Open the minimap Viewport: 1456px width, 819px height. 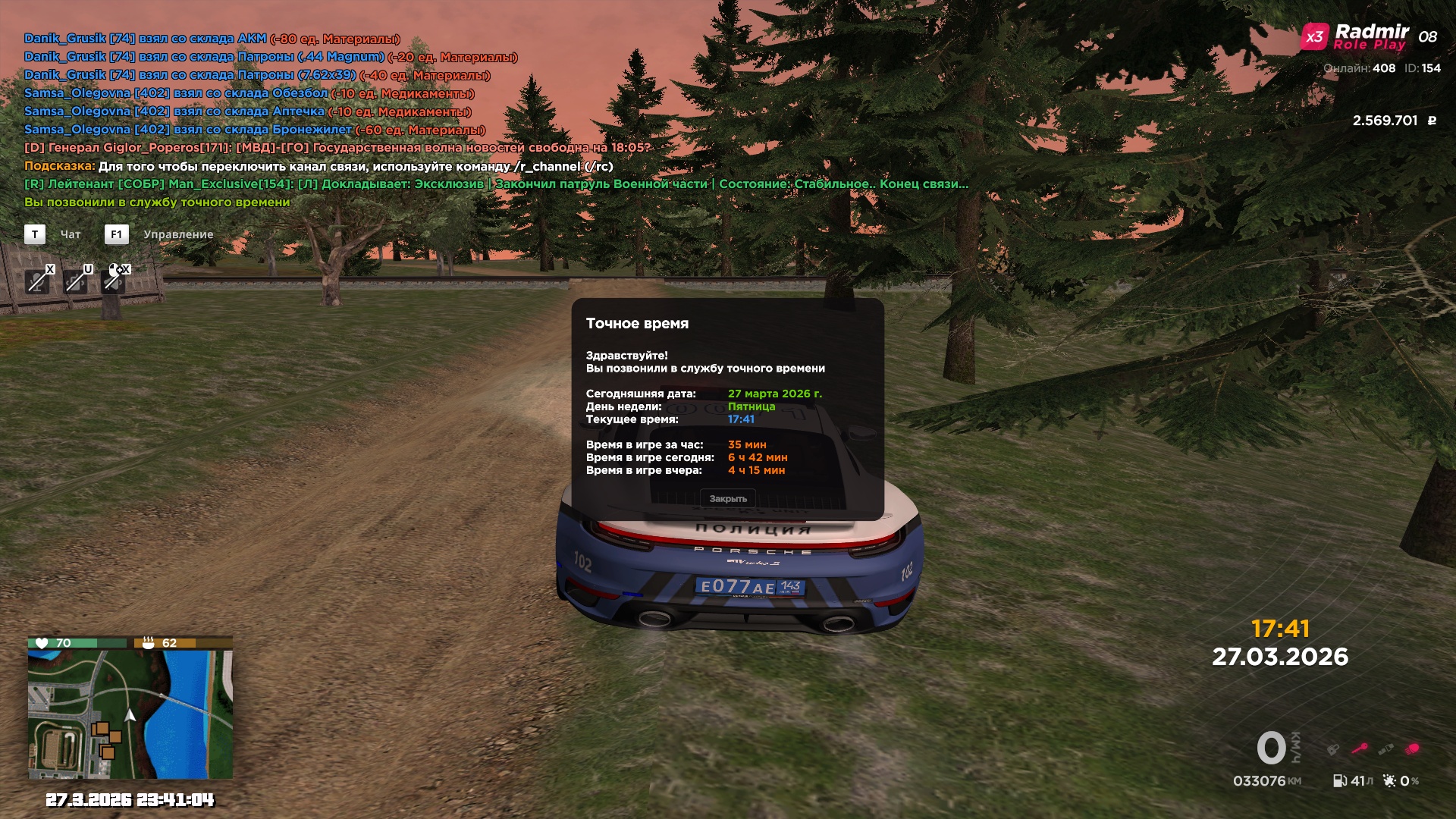click(130, 714)
